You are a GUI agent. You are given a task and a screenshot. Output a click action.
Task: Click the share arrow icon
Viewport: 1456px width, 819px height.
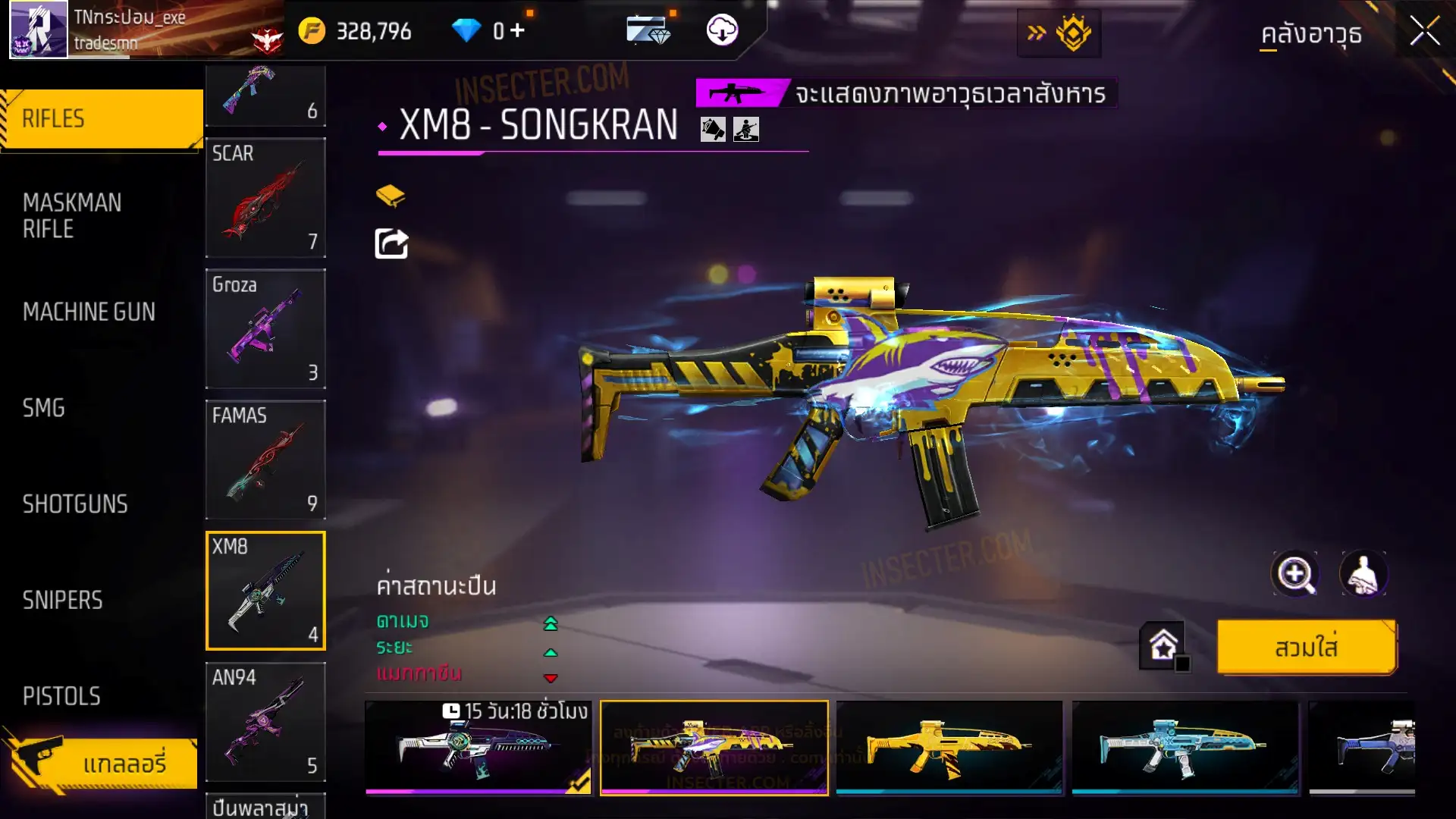[x=391, y=244]
